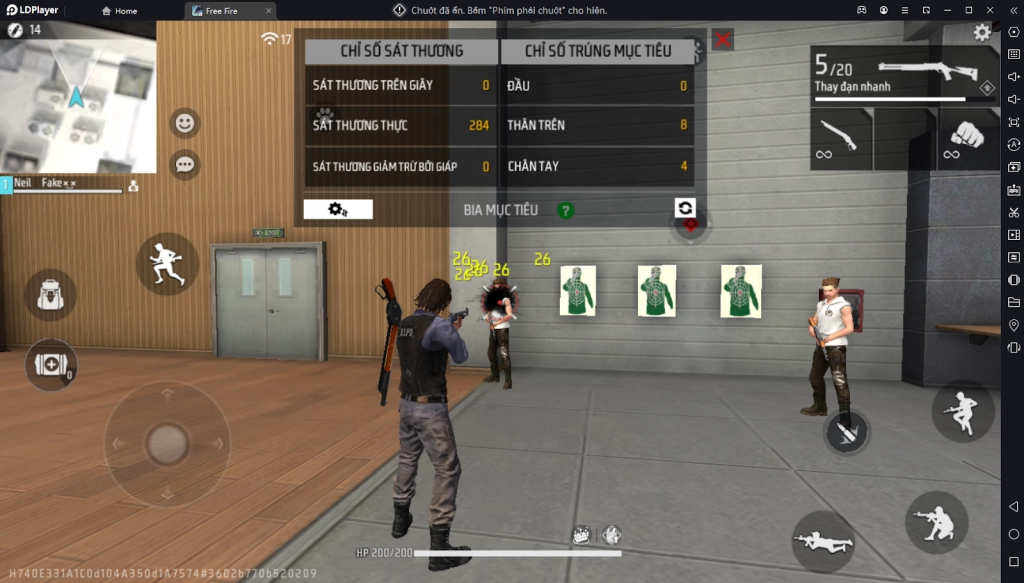Open the backpack inventory
The height and width of the screenshot is (583, 1024).
(50, 295)
